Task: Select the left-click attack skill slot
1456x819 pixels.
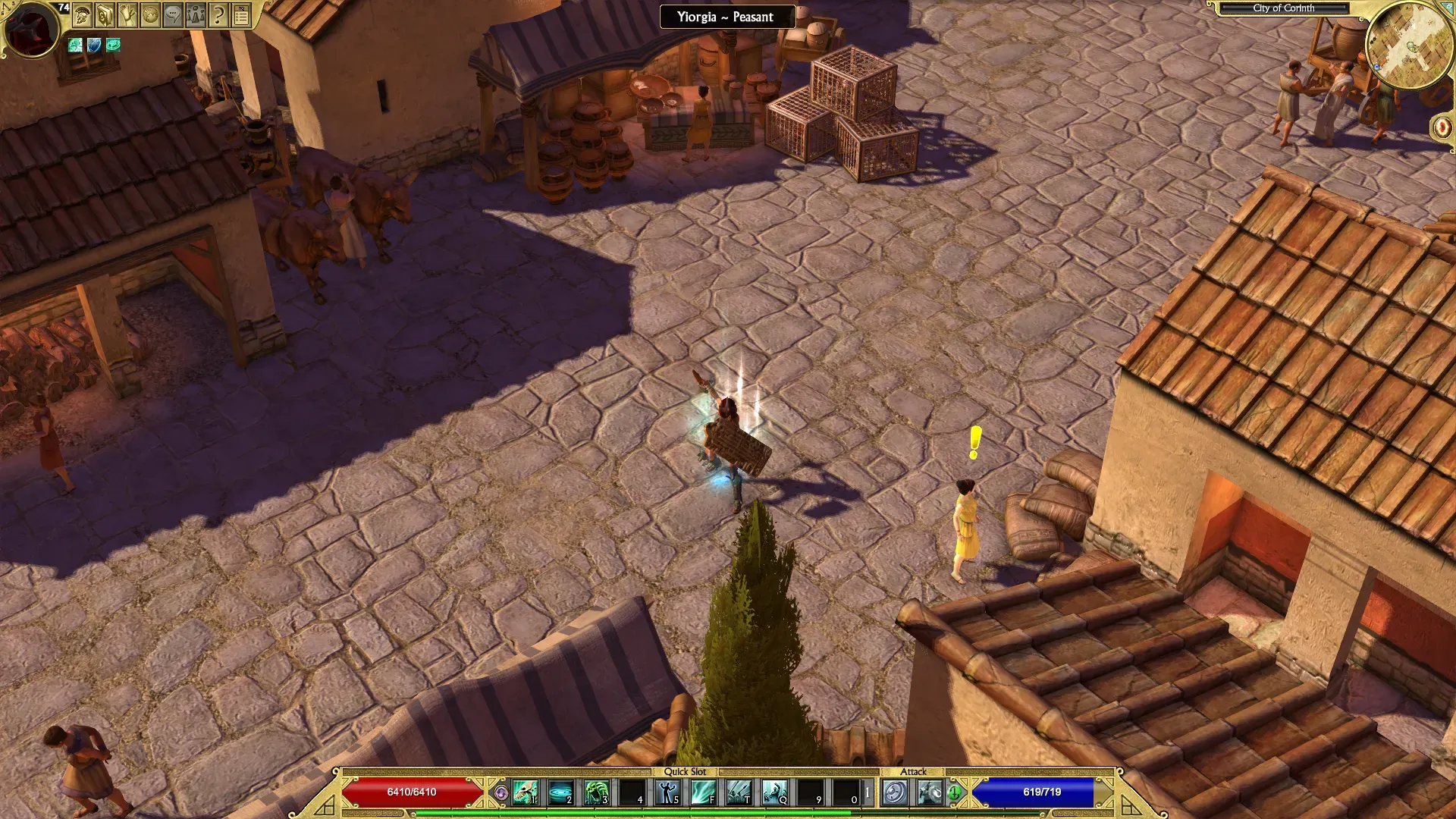Action: click(x=895, y=792)
